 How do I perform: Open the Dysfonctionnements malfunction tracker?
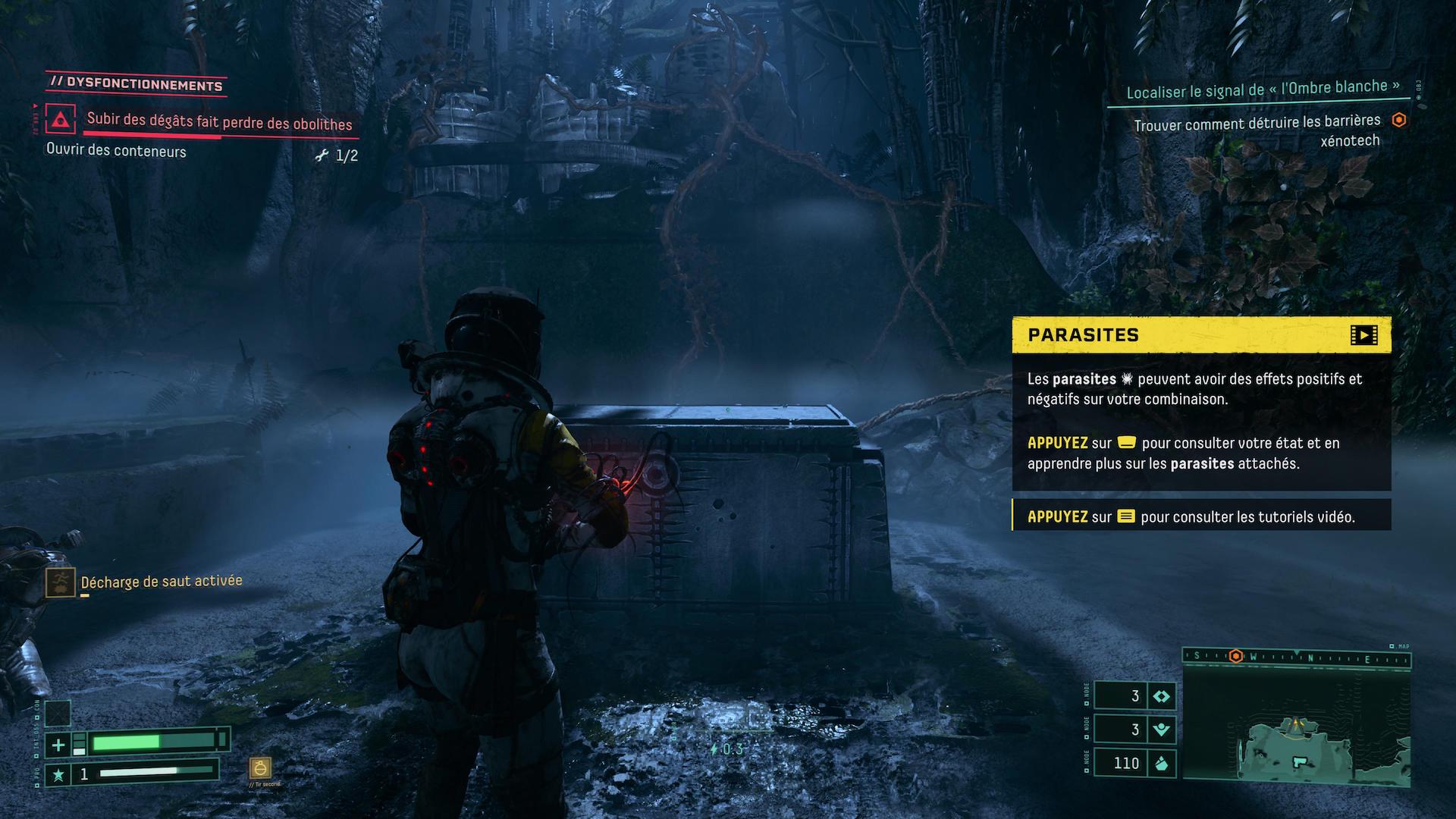pos(136,84)
